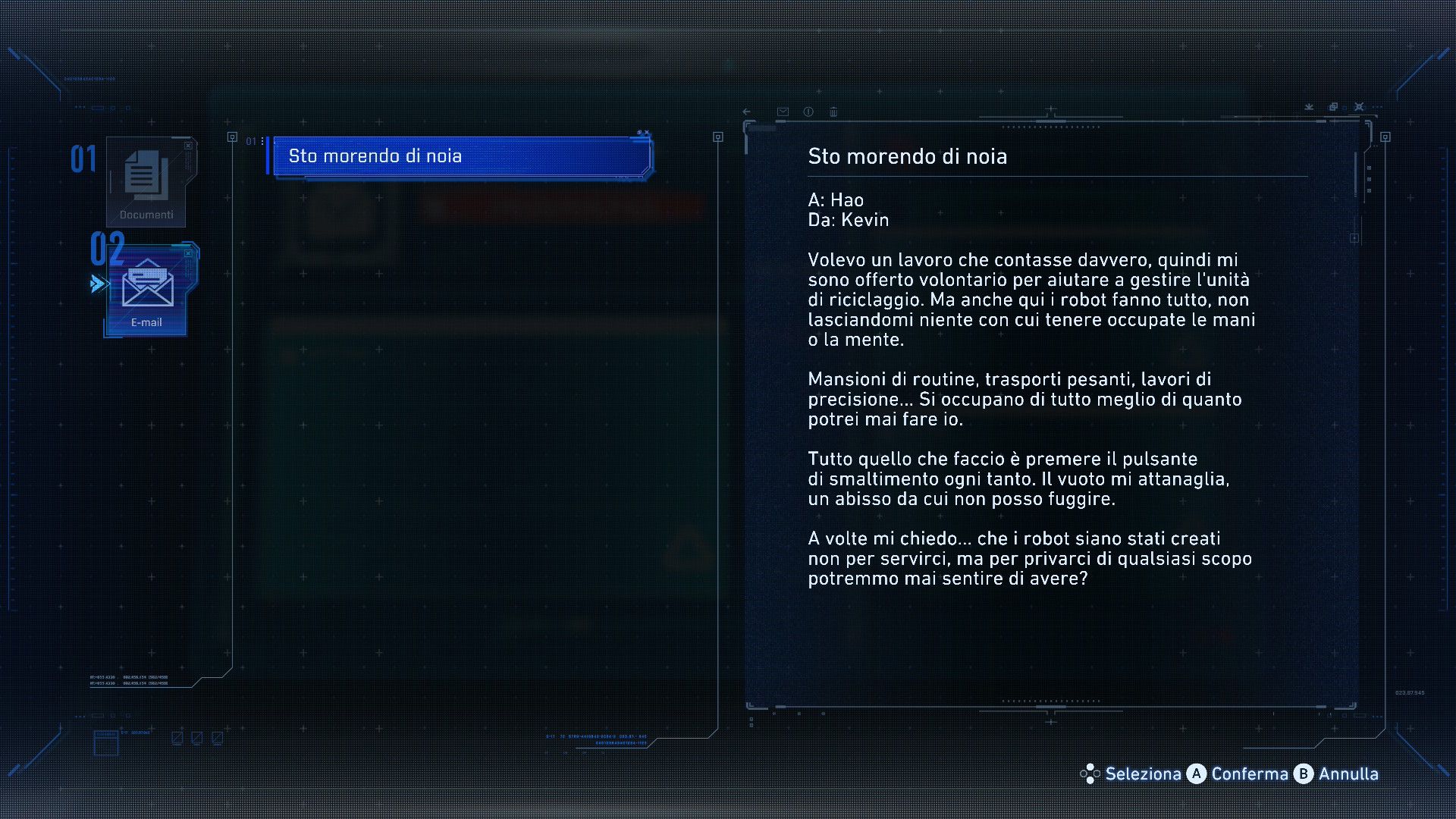This screenshot has height=819, width=1456.
Task: Click the back arrow above the email
Action: [747, 111]
